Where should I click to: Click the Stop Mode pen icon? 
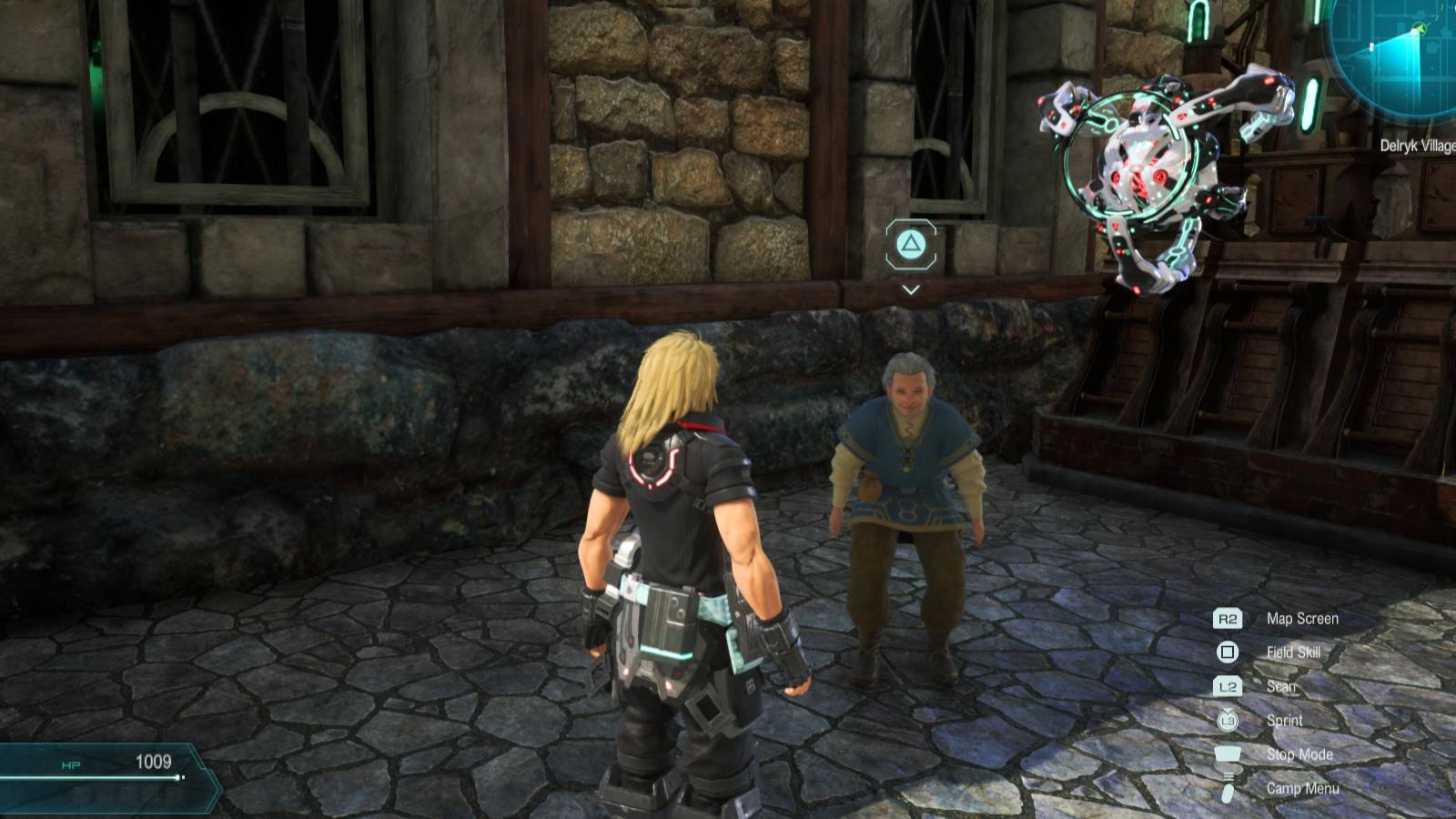click(1227, 754)
